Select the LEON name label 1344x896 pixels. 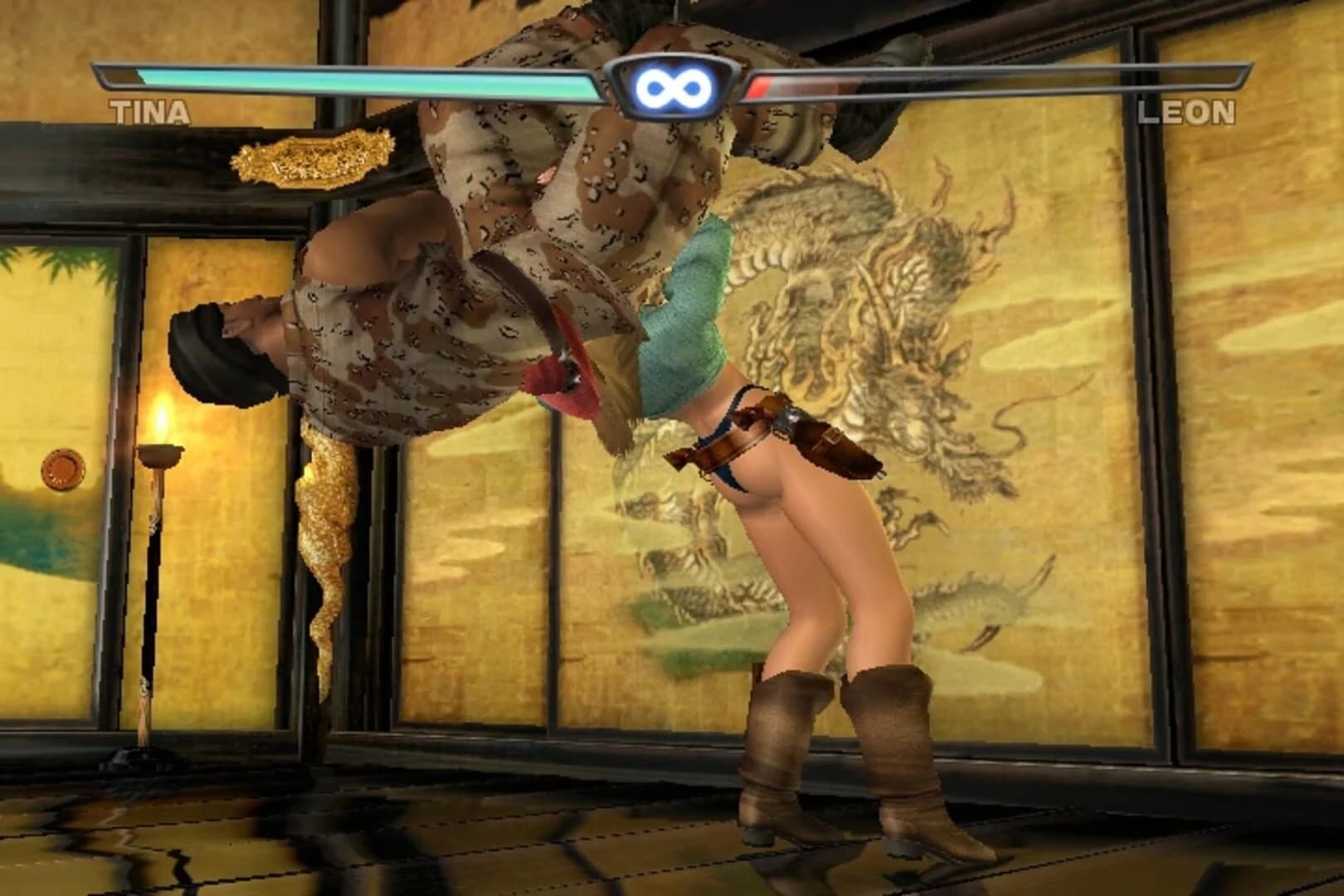pos(1188,112)
